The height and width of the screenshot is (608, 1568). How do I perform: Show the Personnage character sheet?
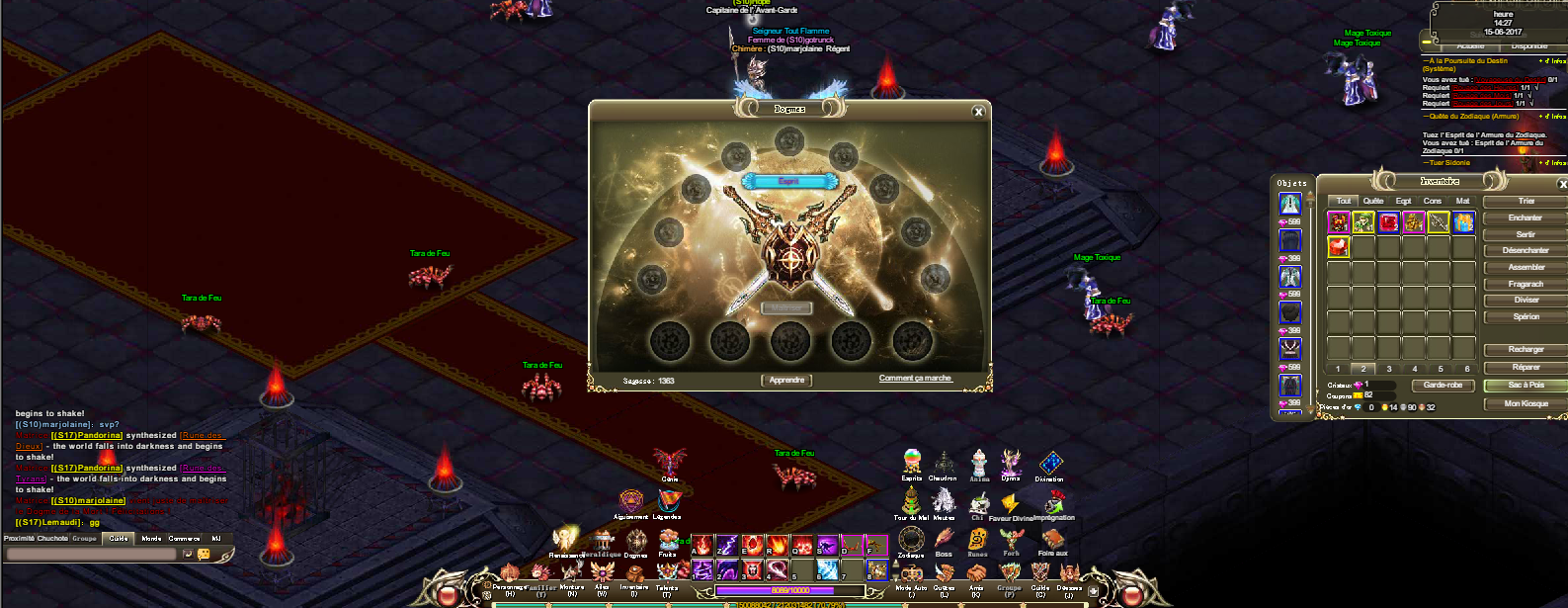pyautogui.click(x=510, y=574)
